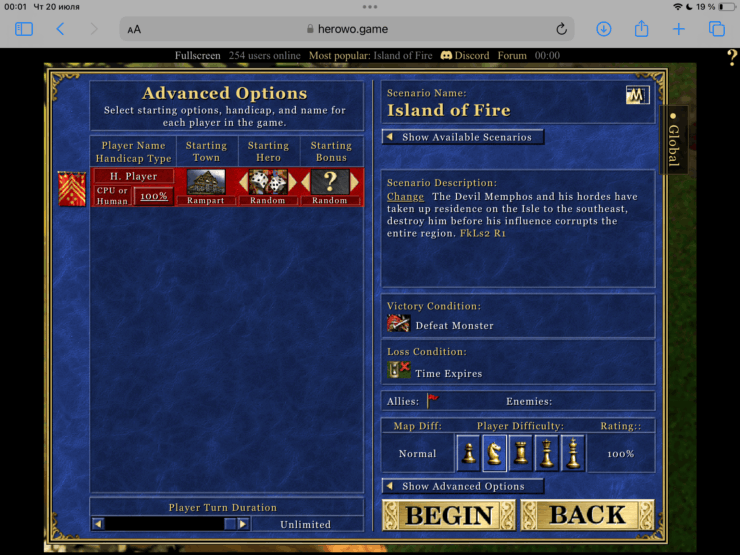740x555 pixels.
Task: Increase player turn duration with right arrow
Action: pos(243,523)
